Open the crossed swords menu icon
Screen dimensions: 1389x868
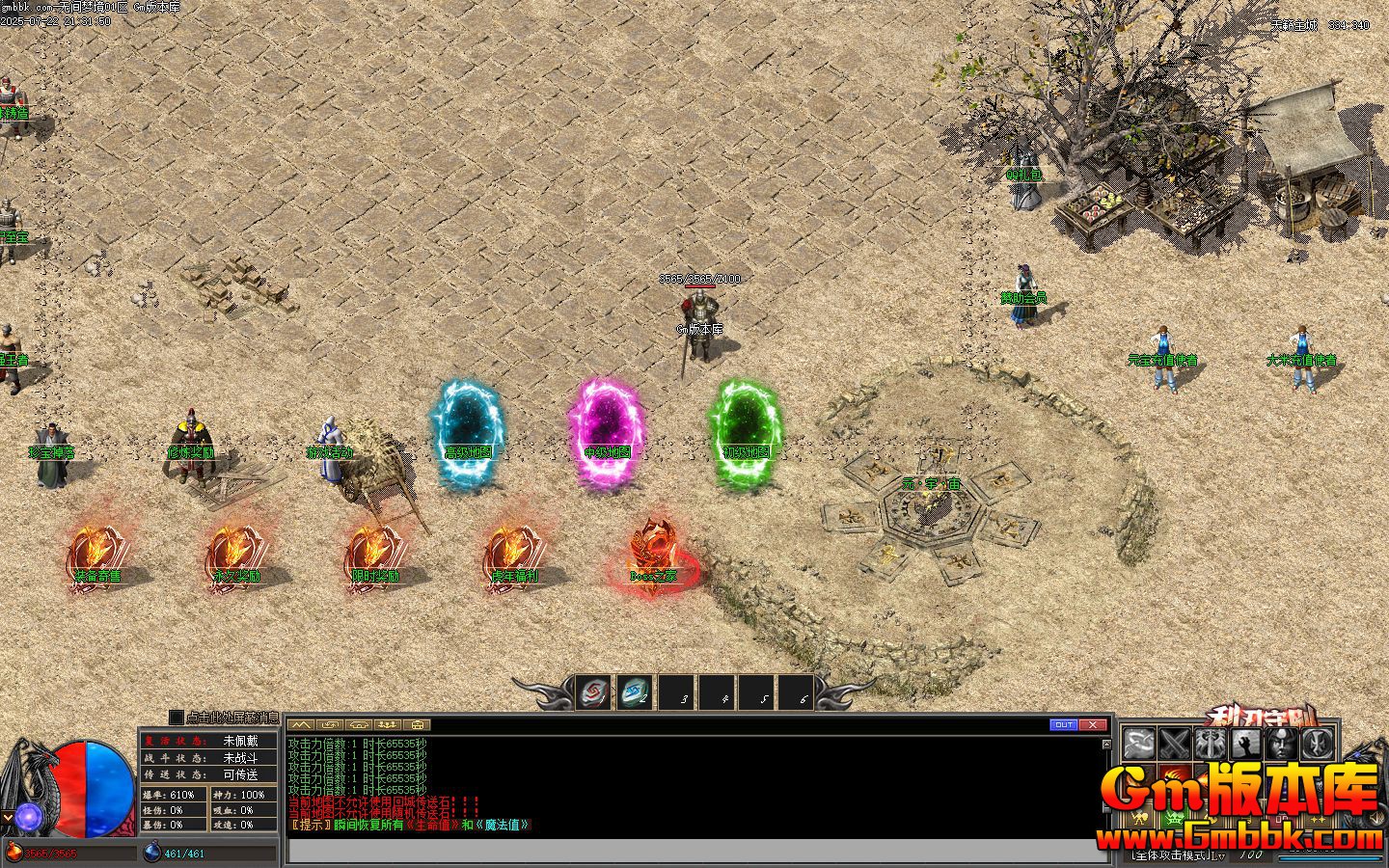1175,744
